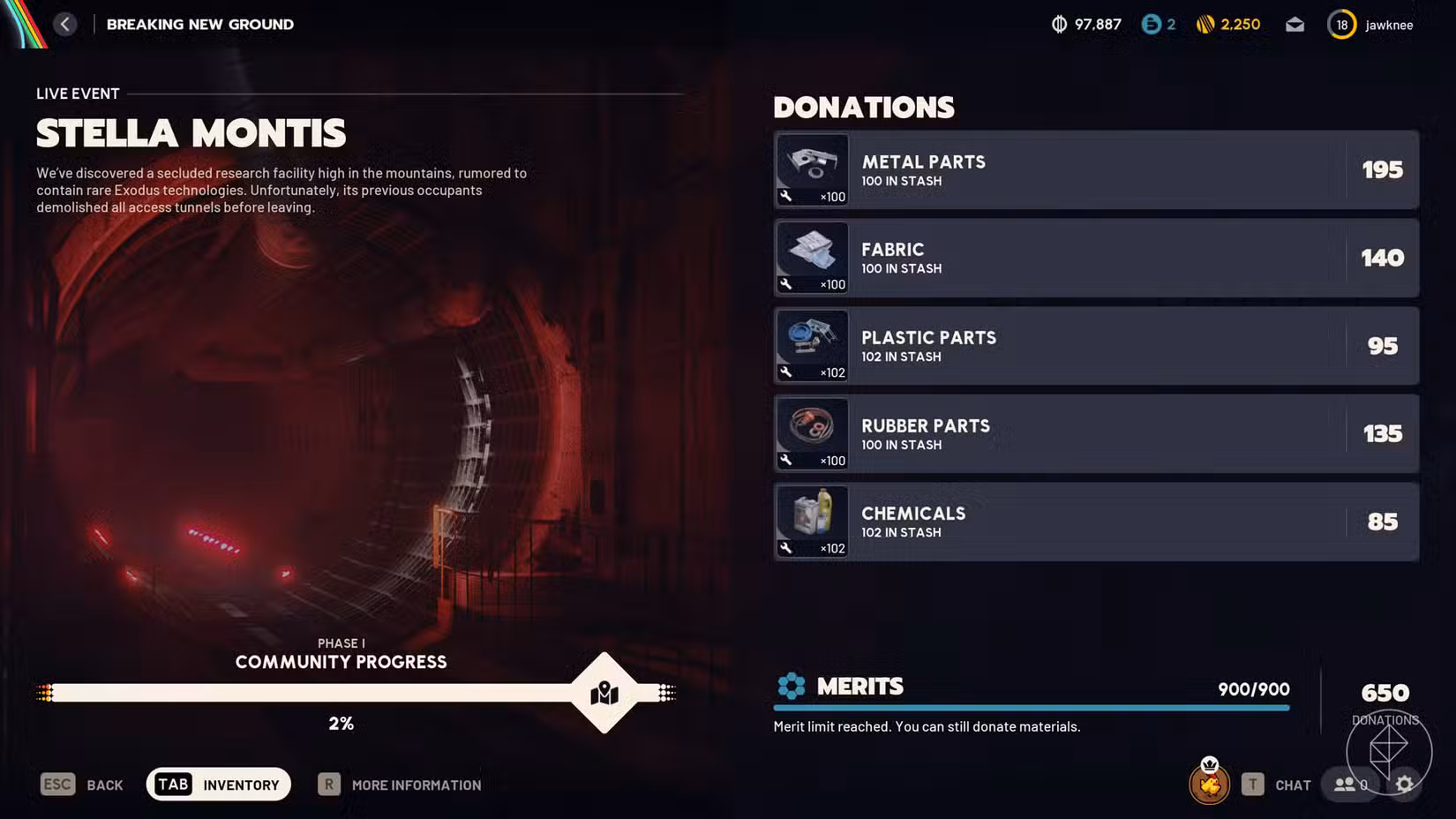Image resolution: width=1456 pixels, height=819 pixels.
Task: Click the map marker on the progress bar
Action: click(604, 695)
